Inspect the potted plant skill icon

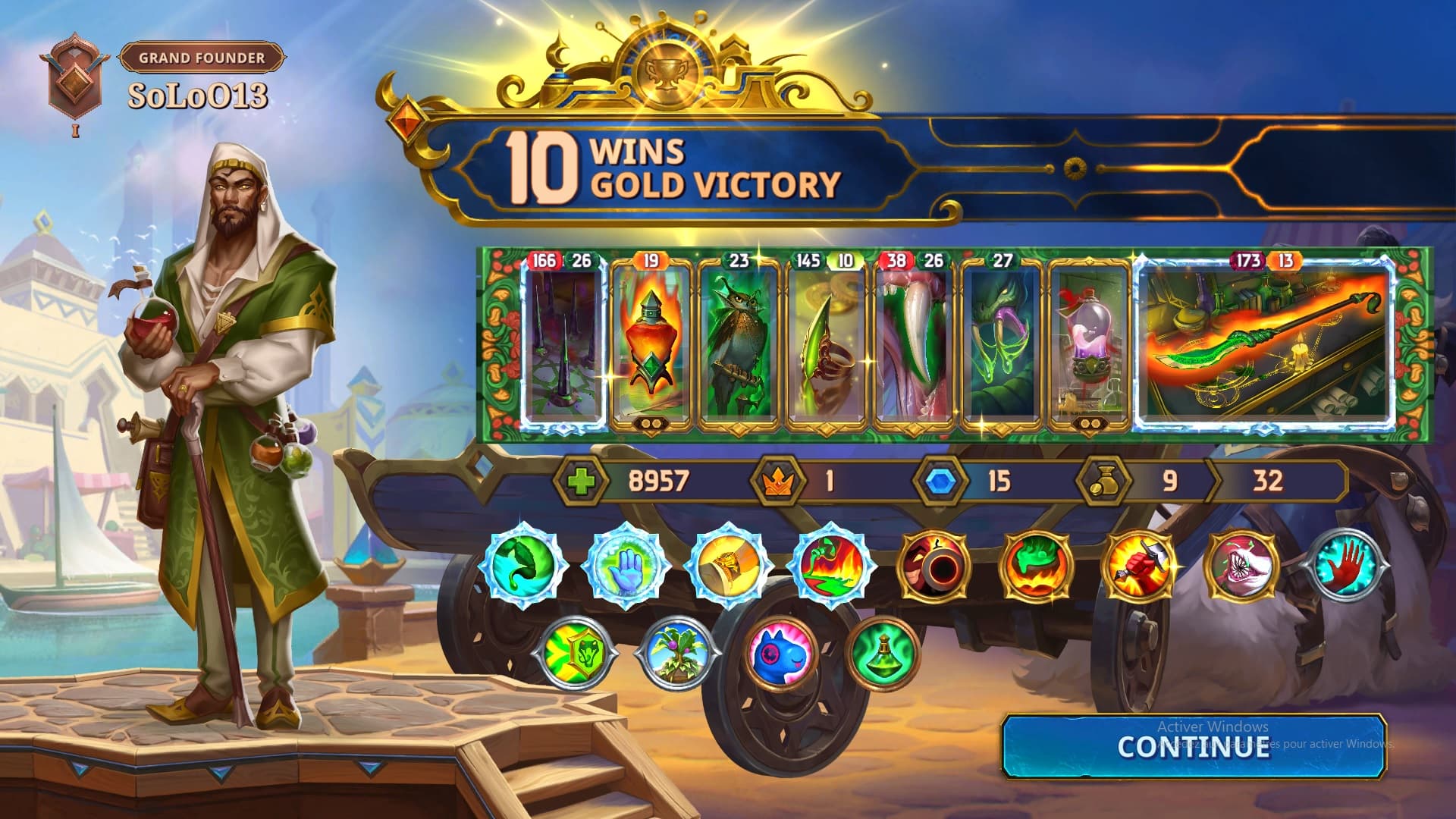[679, 651]
